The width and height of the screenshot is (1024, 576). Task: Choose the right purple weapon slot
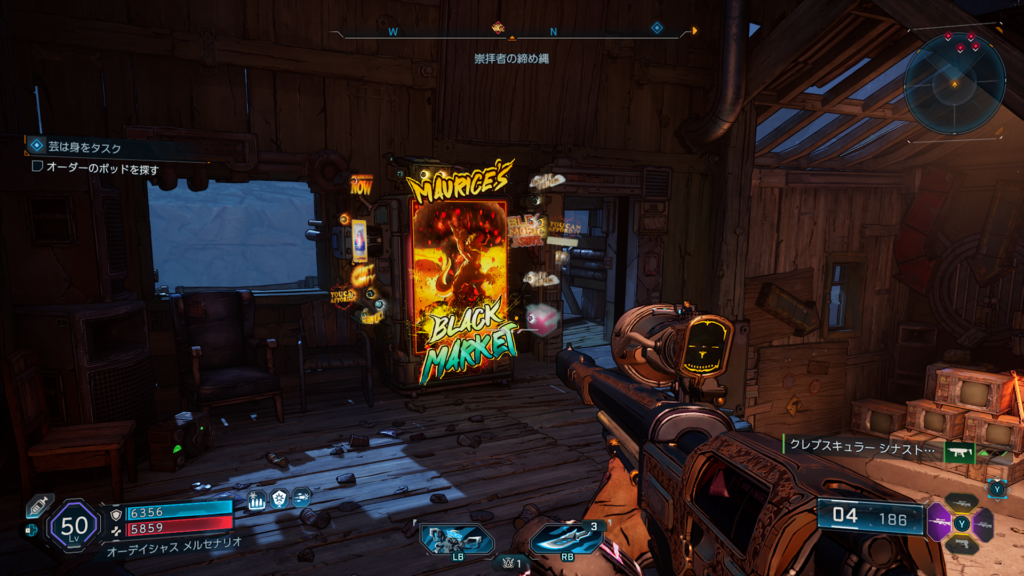coord(984,523)
